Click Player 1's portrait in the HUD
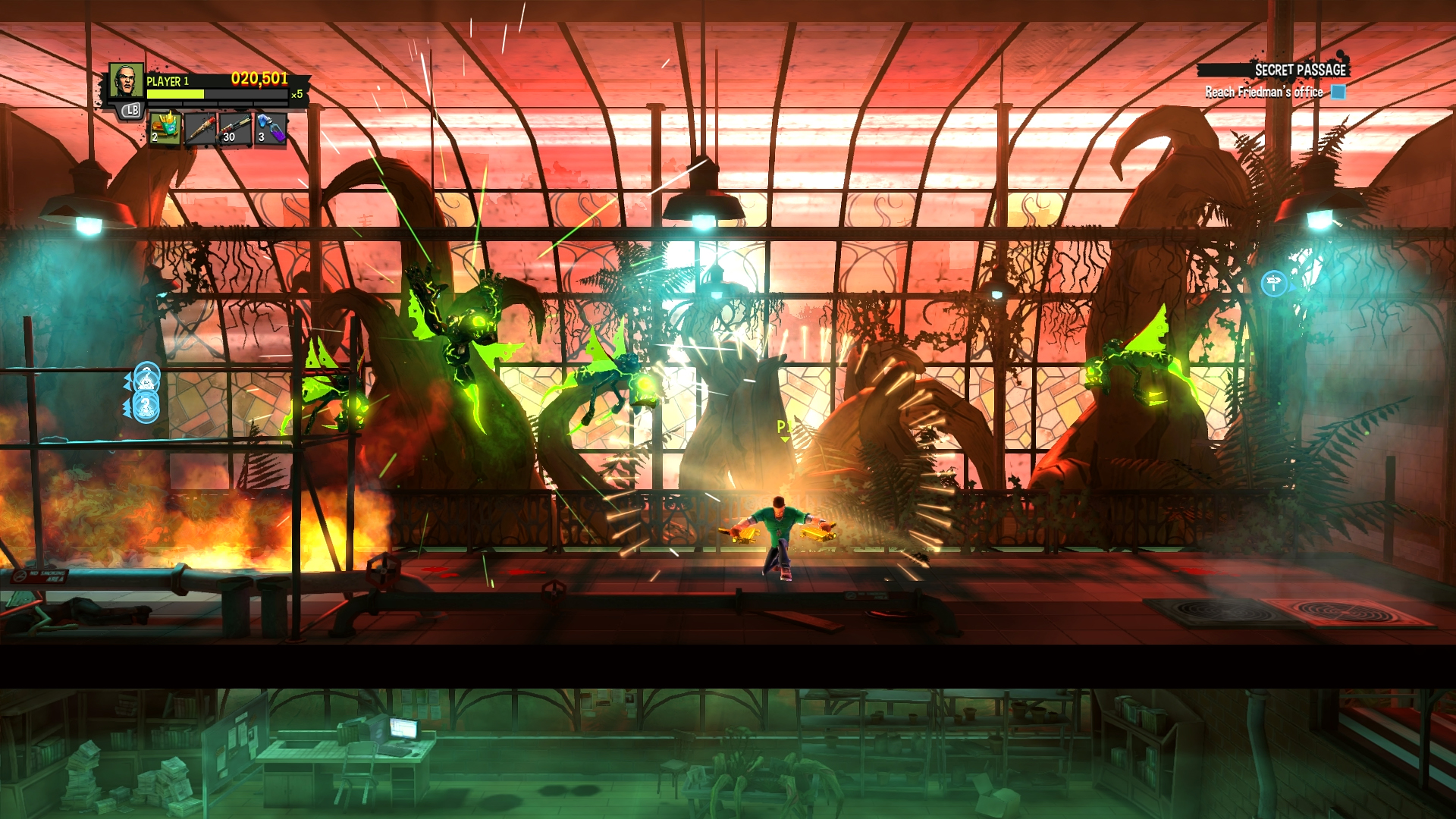This screenshot has height=819, width=1456. coord(125,80)
